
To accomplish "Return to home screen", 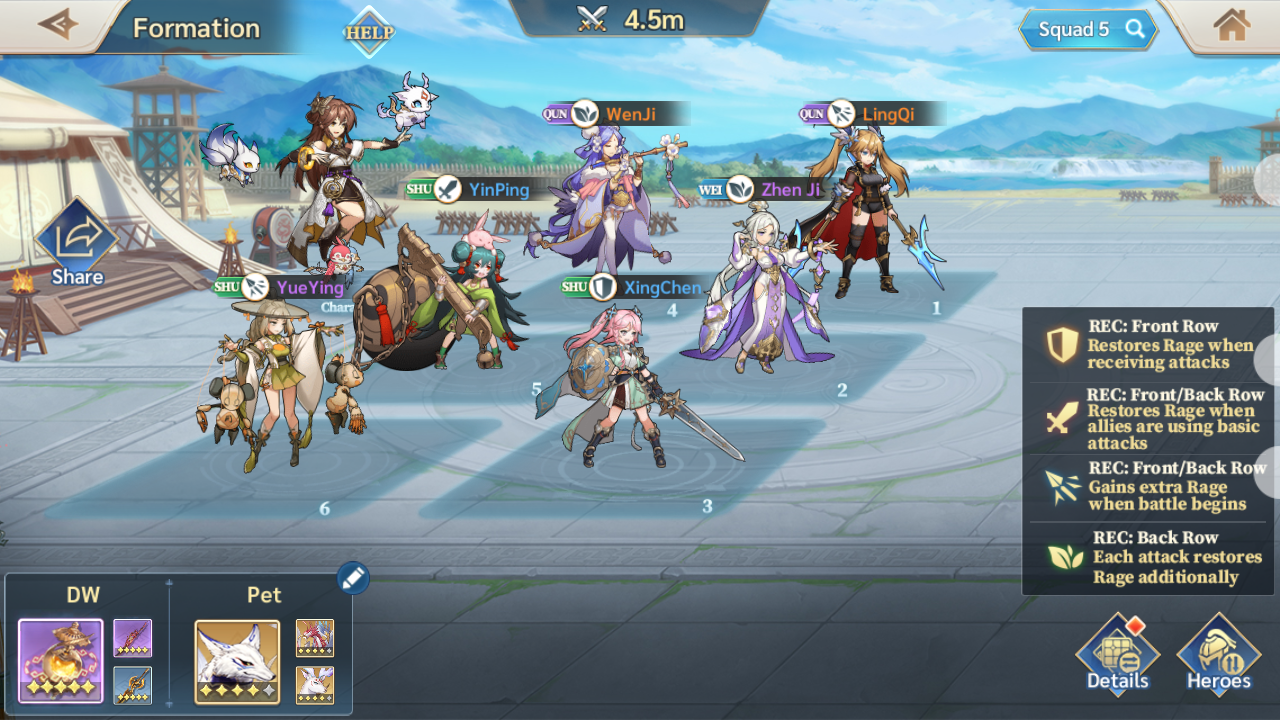I will point(1231,26).
